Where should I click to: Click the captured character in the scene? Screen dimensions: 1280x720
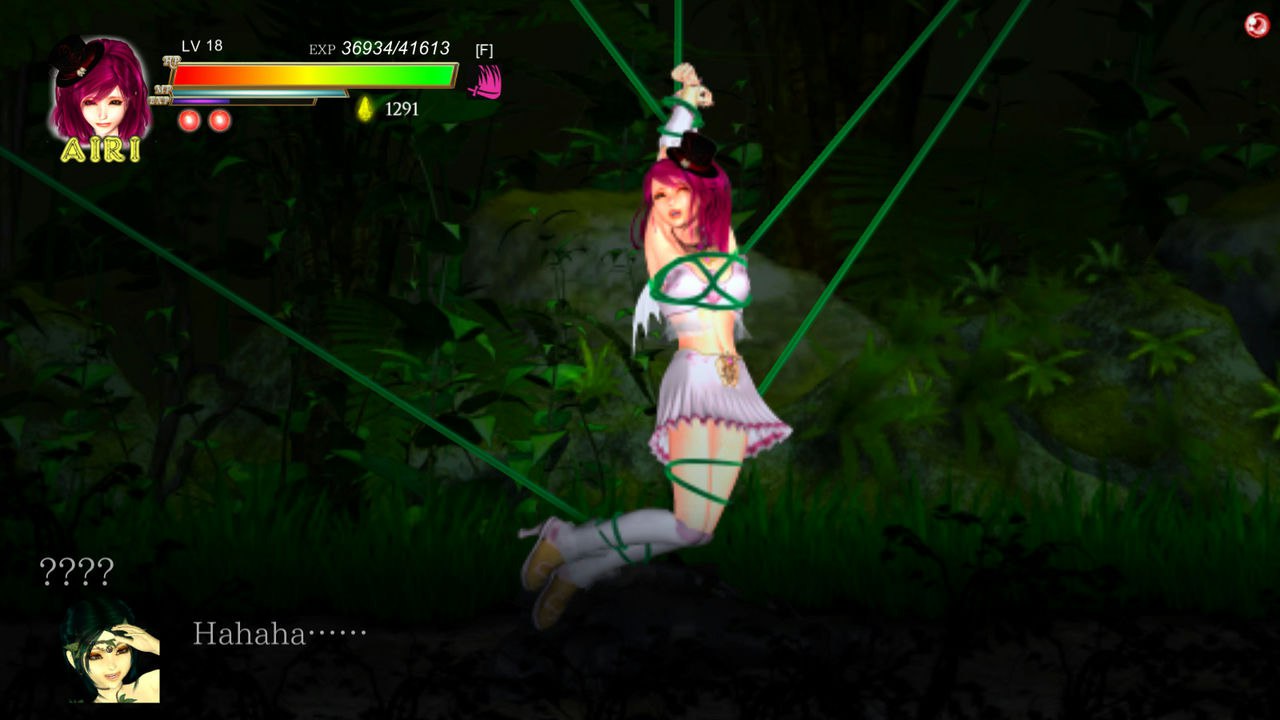[x=690, y=350]
